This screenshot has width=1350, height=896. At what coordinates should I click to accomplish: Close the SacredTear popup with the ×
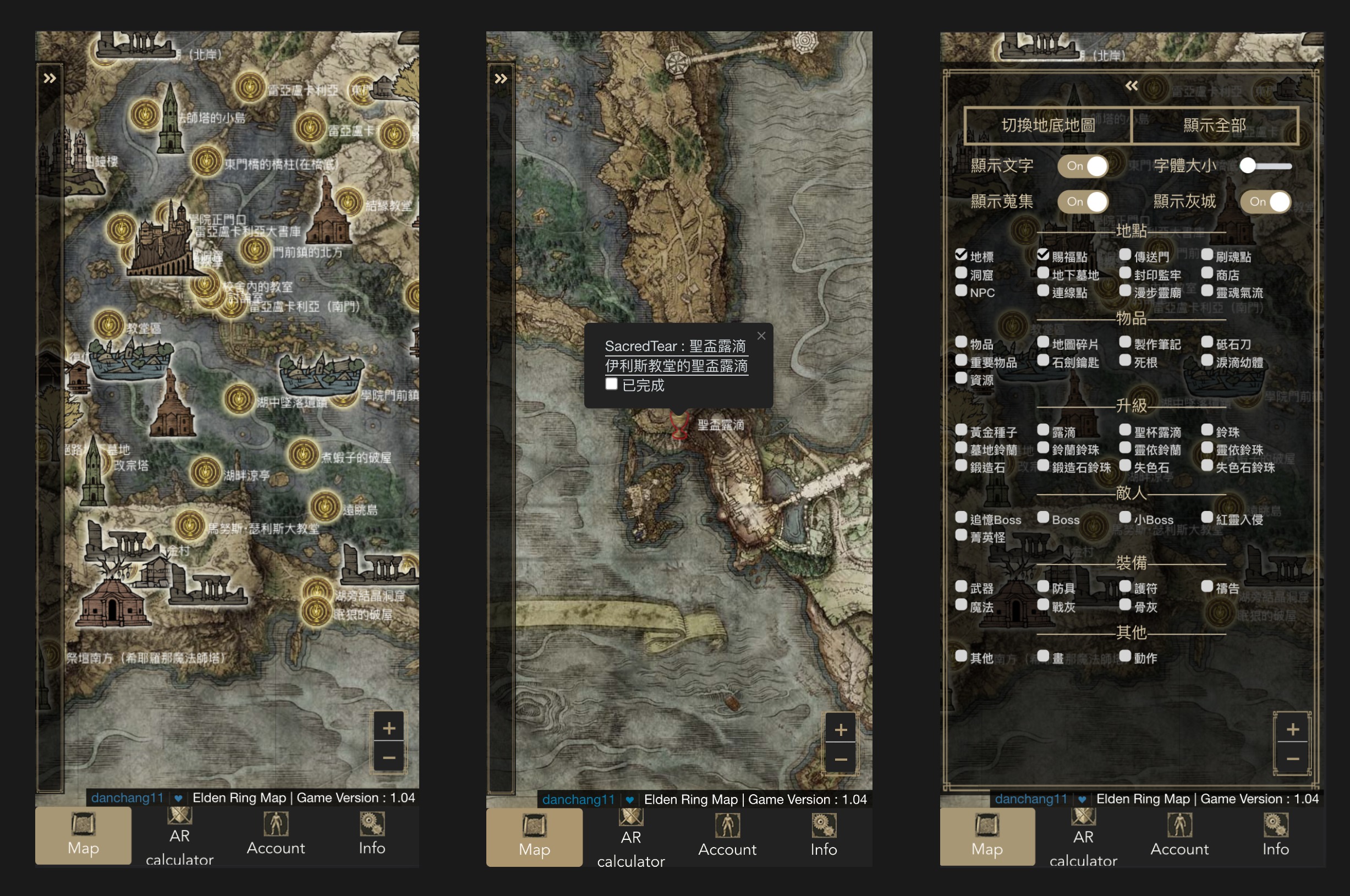[761, 336]
